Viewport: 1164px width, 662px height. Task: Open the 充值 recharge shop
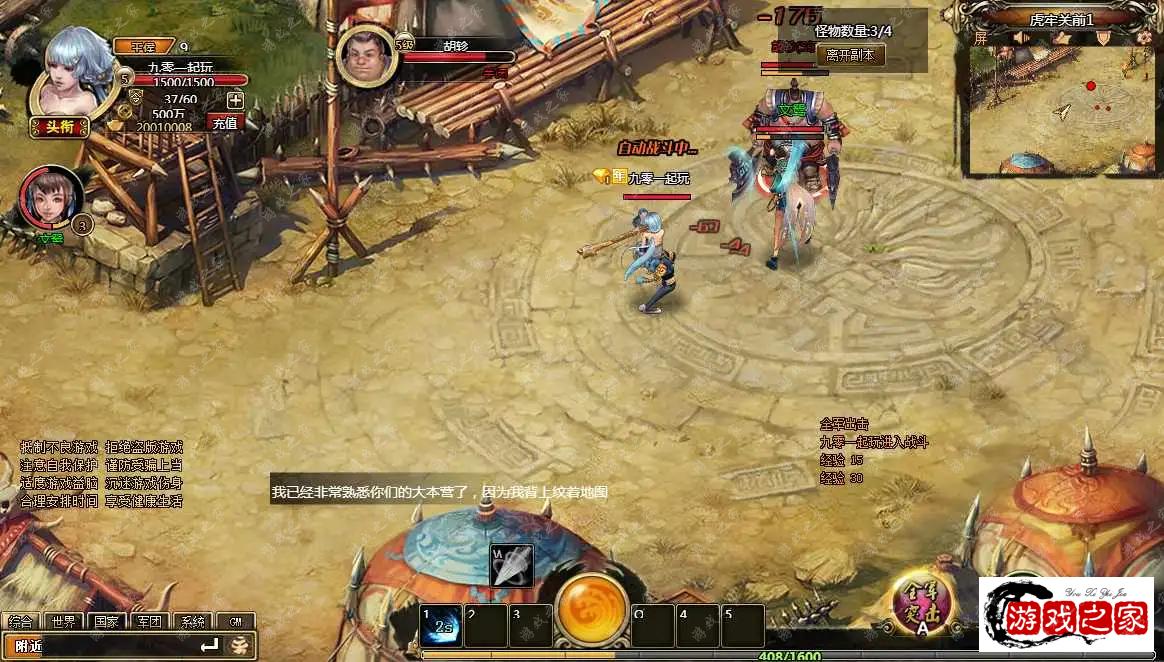(225, 123)
